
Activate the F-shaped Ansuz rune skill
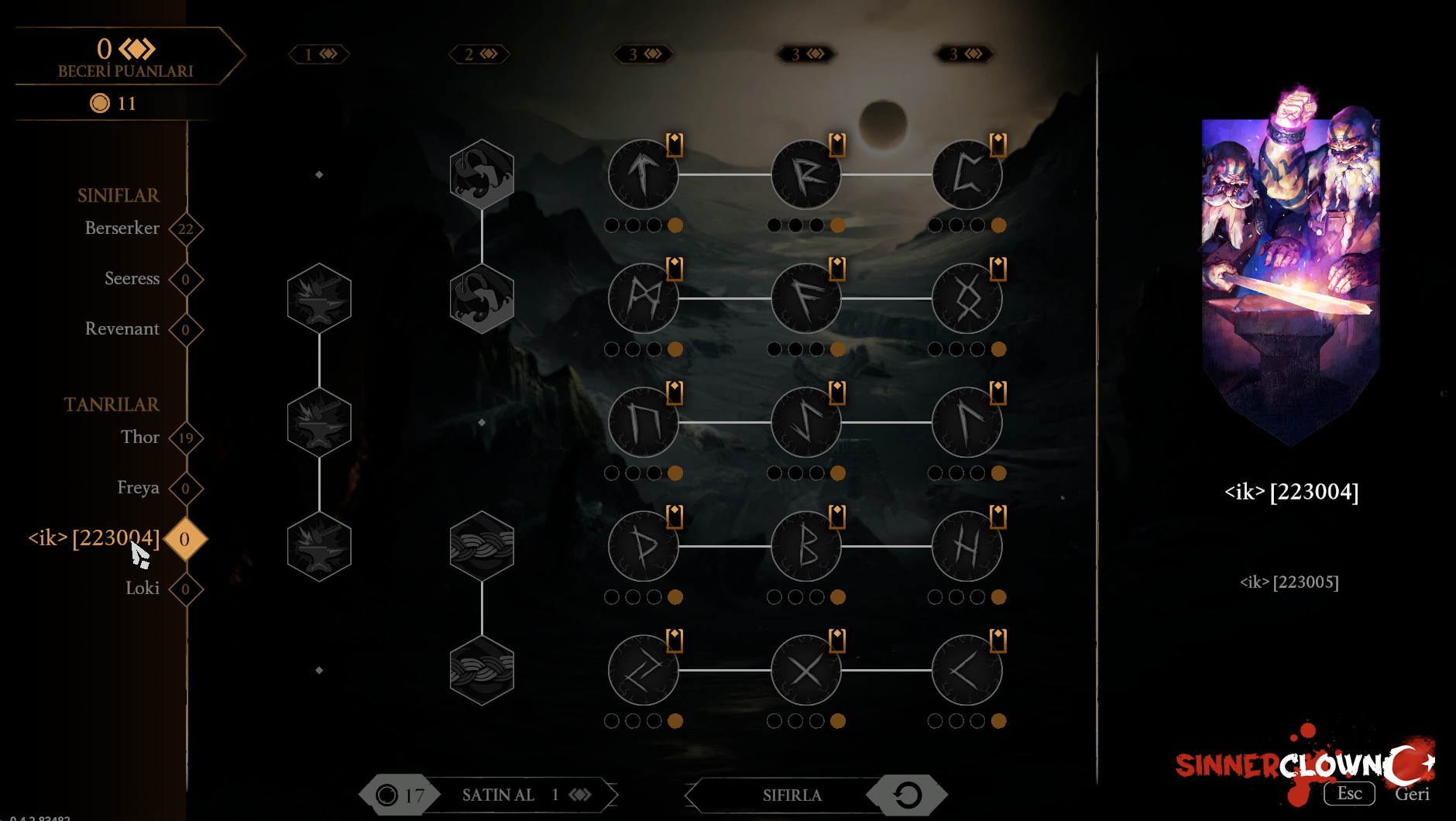click(x=805, y=298)
